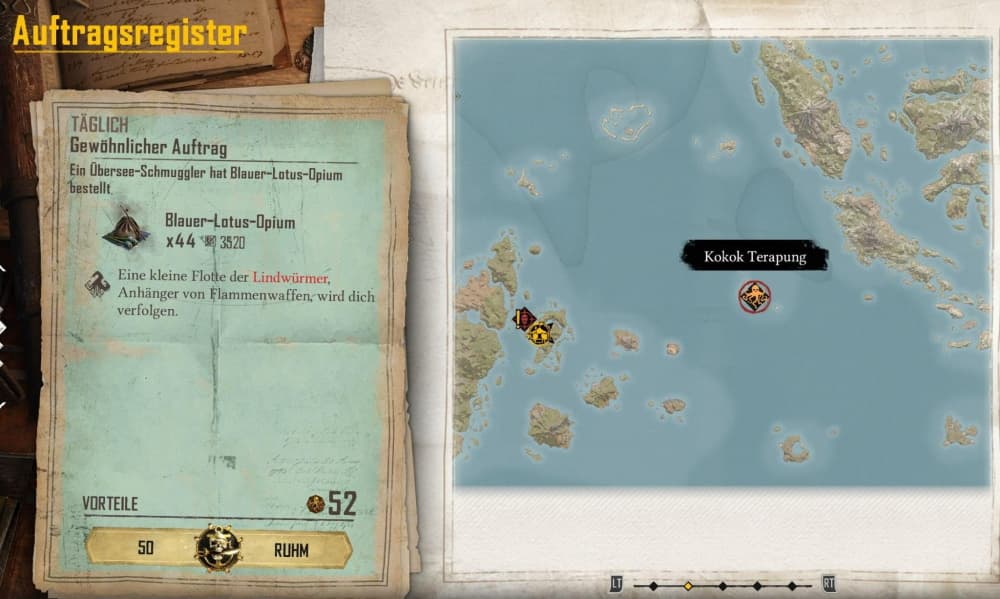This screenshot has width=1000, height=599.
Task: Click the 50 Ruhm reward banner
Action: click(219, 549)
